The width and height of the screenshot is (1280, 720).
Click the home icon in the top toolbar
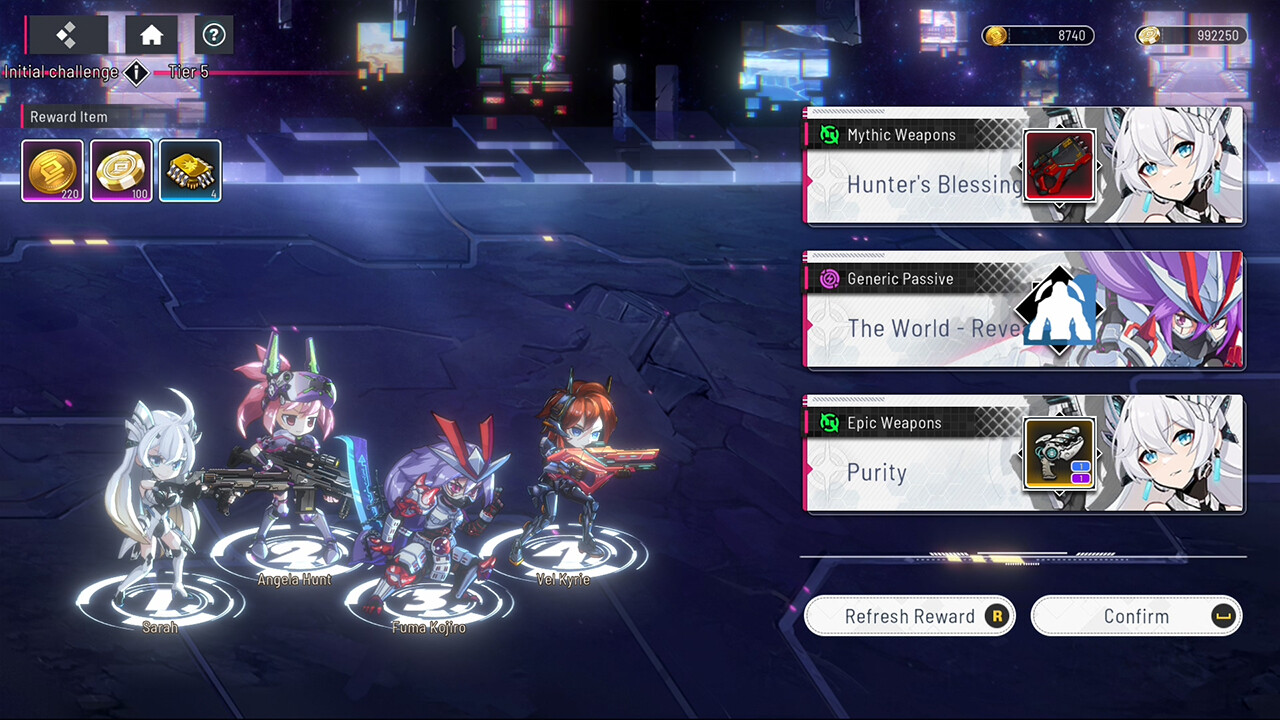pos(150,34)
